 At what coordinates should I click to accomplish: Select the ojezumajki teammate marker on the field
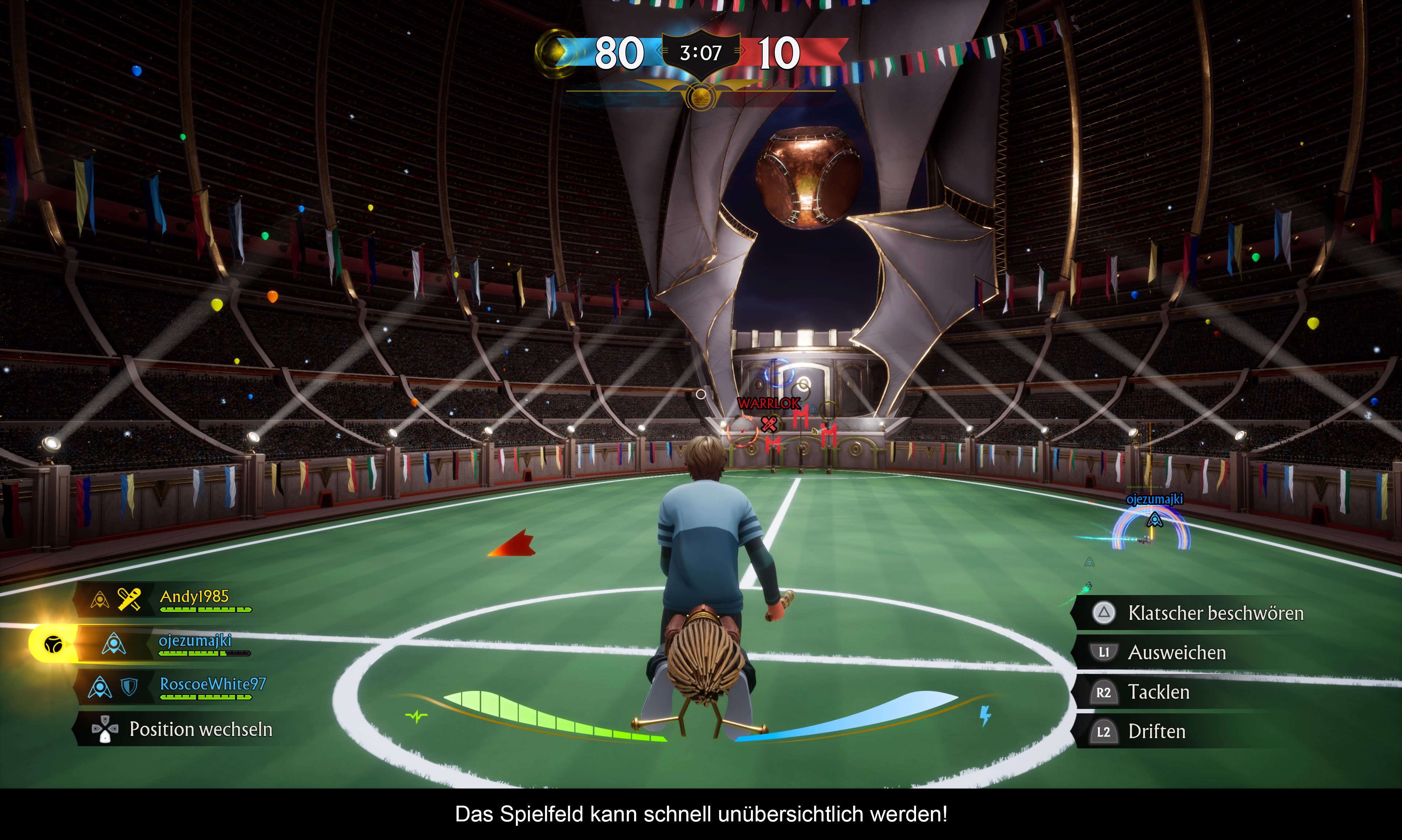1153,519
